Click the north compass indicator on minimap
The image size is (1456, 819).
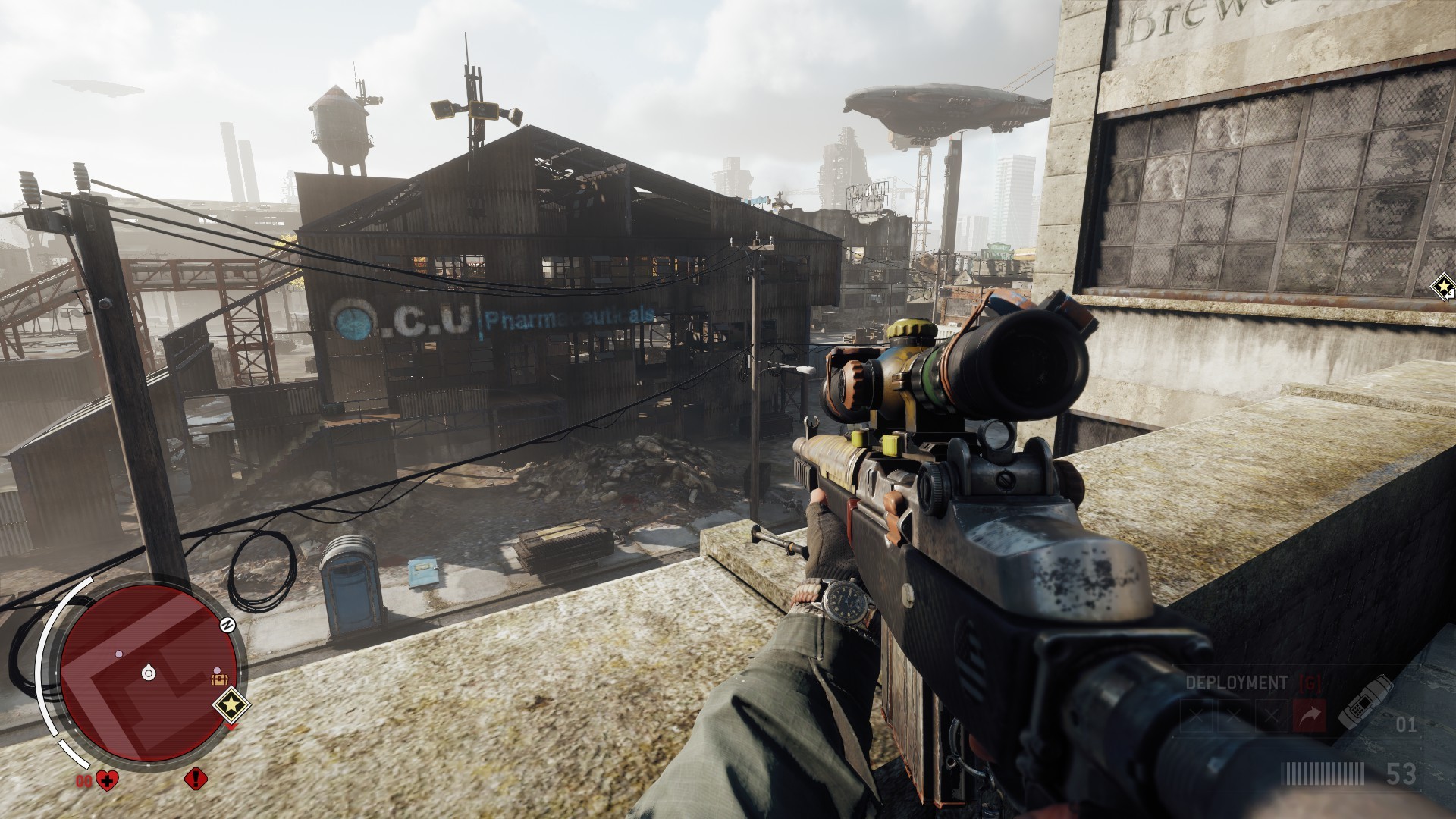tap(227, 625)
